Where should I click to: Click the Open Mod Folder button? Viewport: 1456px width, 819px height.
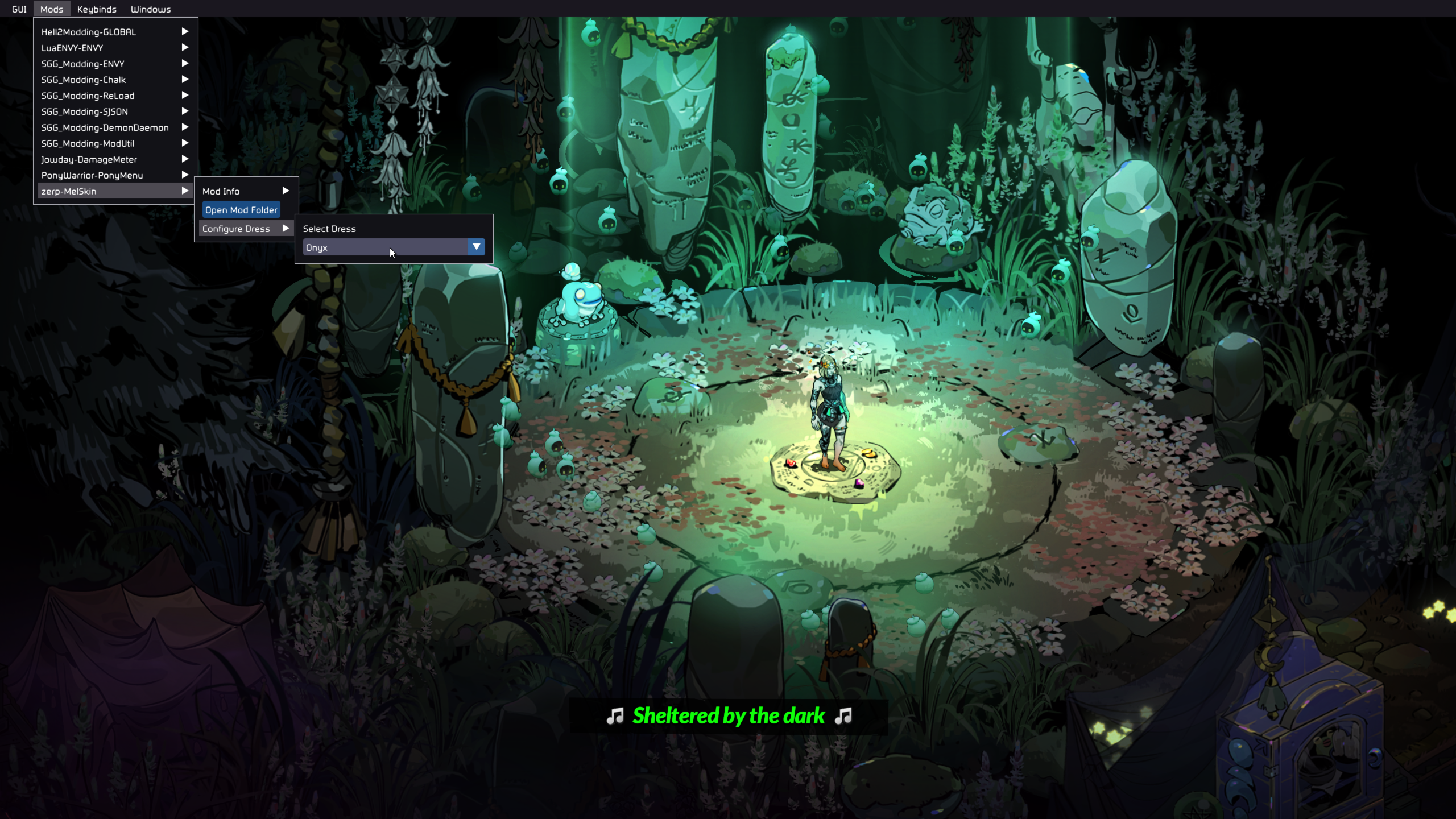(241, 210)
